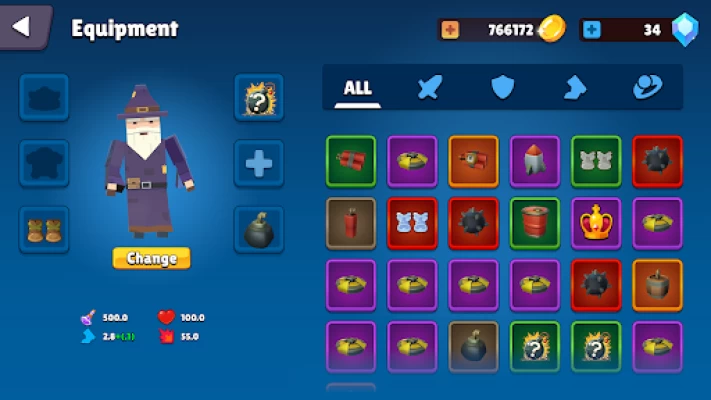Image resolution: width=711 pixels, height=400 pixels.
Task: Select the dynamite bundle on green tile
Action: pos(351,161)
